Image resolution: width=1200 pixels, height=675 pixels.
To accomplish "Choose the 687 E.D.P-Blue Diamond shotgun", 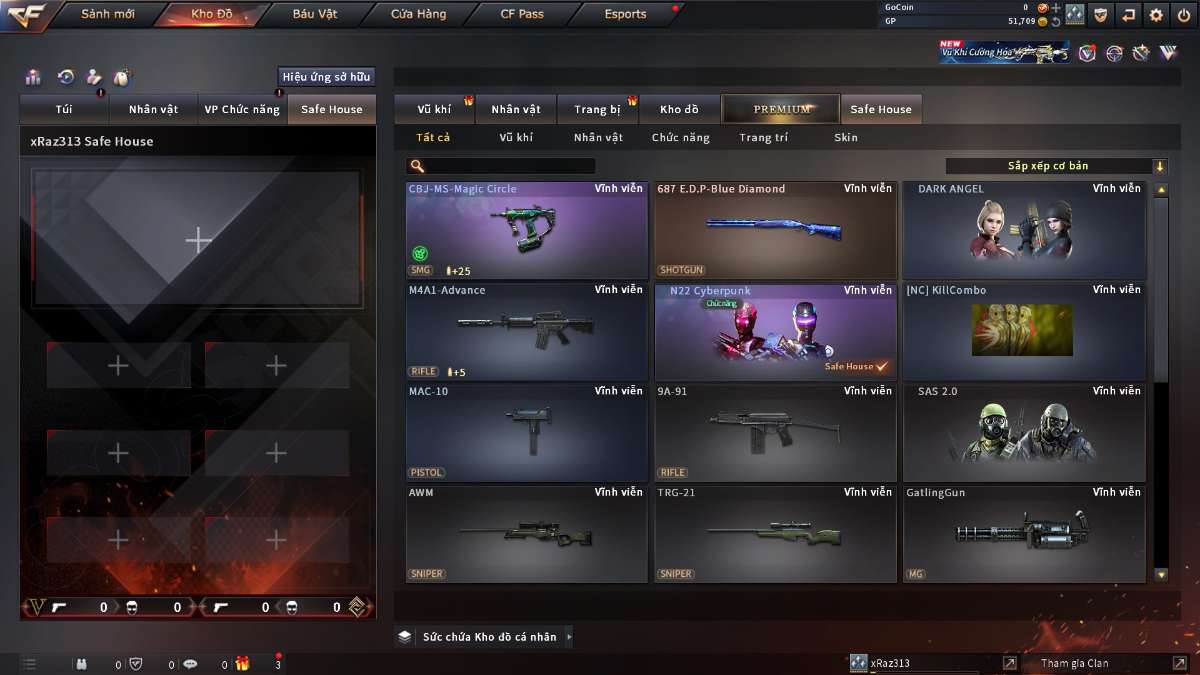I will [775, 230].
